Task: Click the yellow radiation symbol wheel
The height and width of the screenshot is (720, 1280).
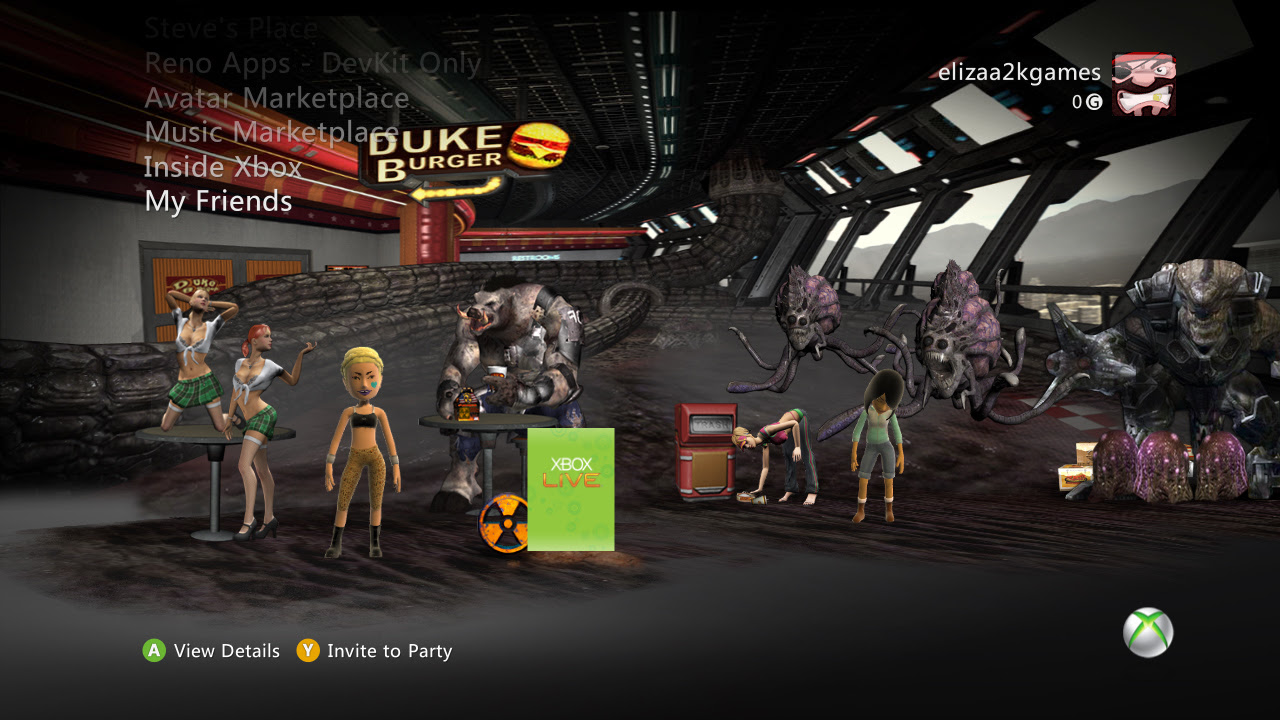Action: pyautogui.click(x=505, y=524)
